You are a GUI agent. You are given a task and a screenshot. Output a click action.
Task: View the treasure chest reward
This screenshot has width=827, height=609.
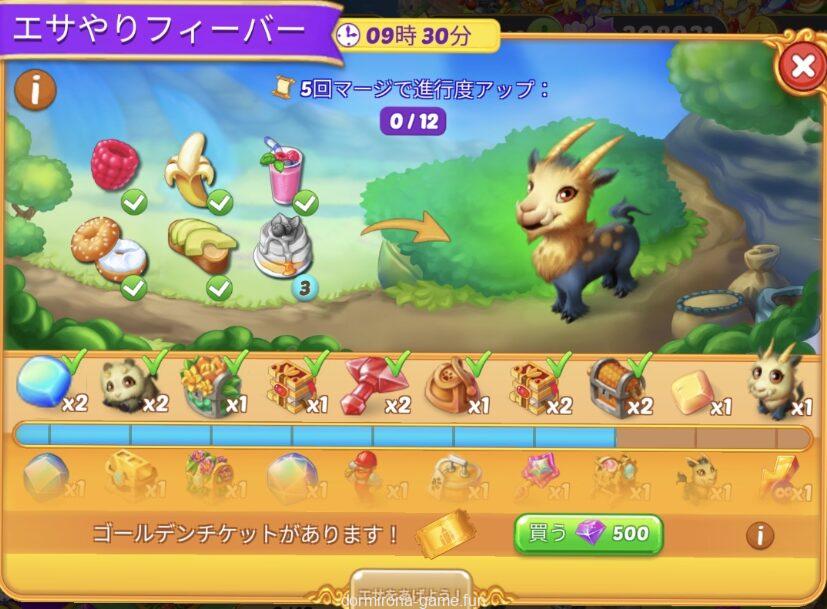[613, 384]
